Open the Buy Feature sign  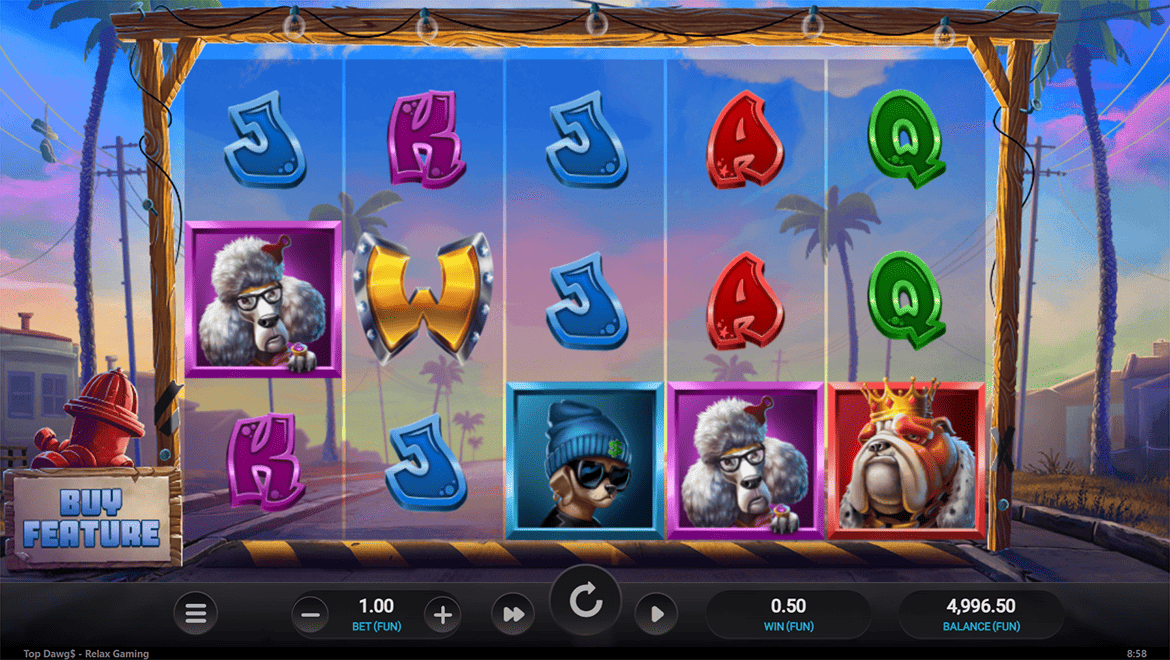point(91,518)
